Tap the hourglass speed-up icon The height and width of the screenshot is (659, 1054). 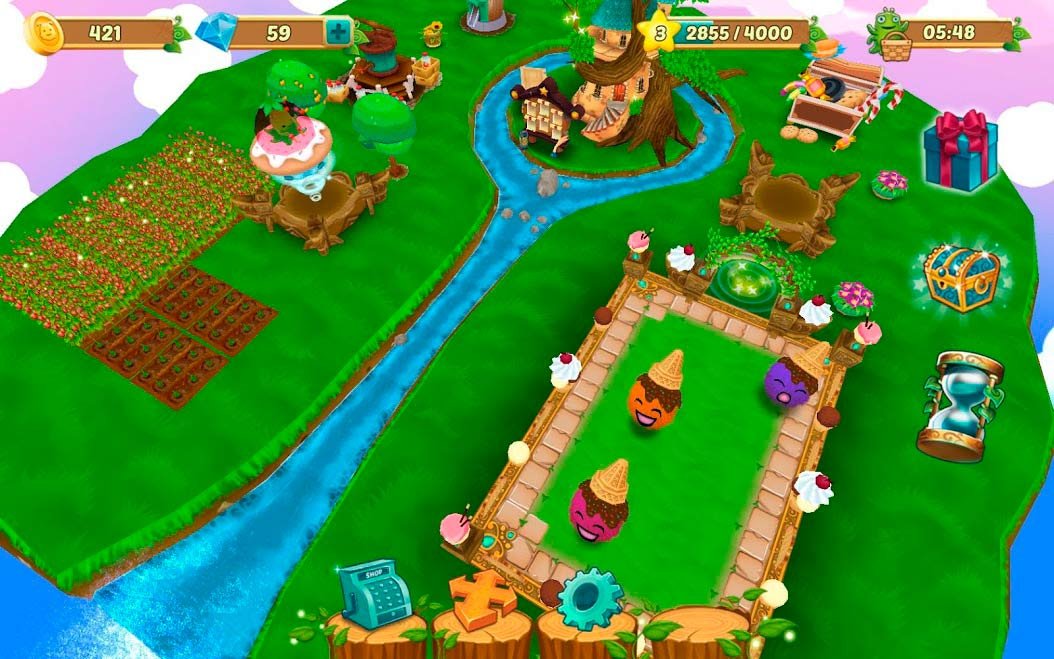click(x=959, y=405)
